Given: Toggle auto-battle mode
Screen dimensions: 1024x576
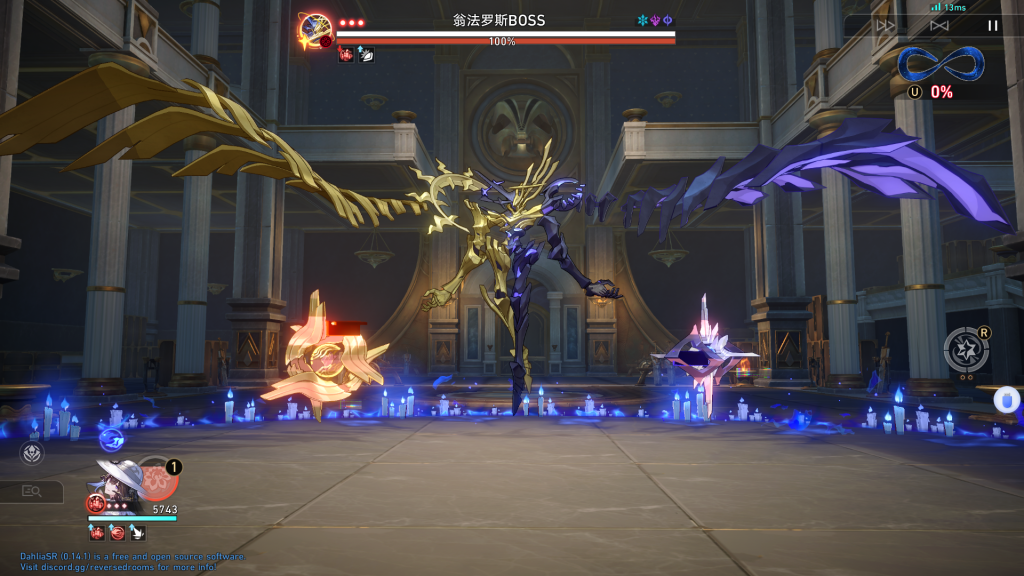Looking at the screenshot, I should tap(939, 26).
